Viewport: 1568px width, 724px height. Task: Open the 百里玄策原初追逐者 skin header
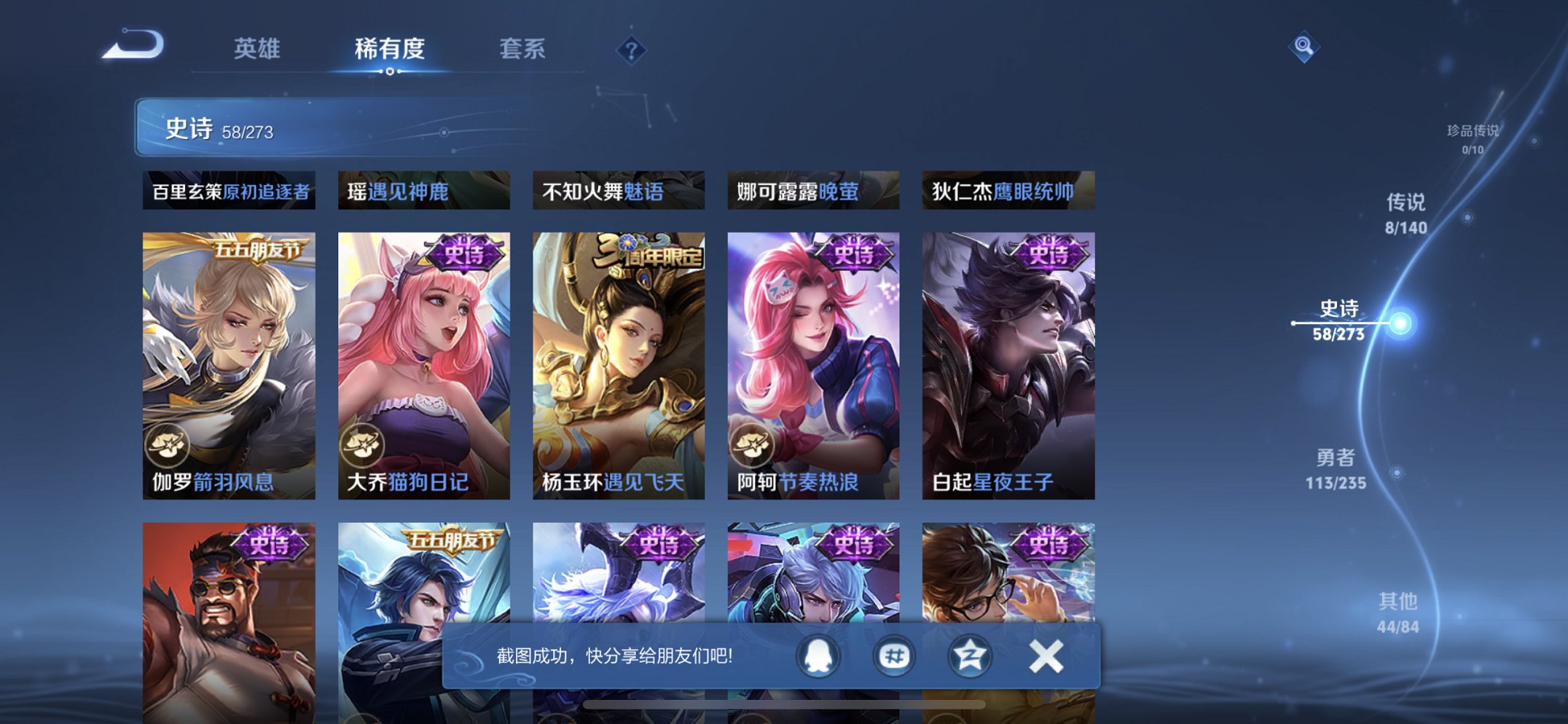229,191
